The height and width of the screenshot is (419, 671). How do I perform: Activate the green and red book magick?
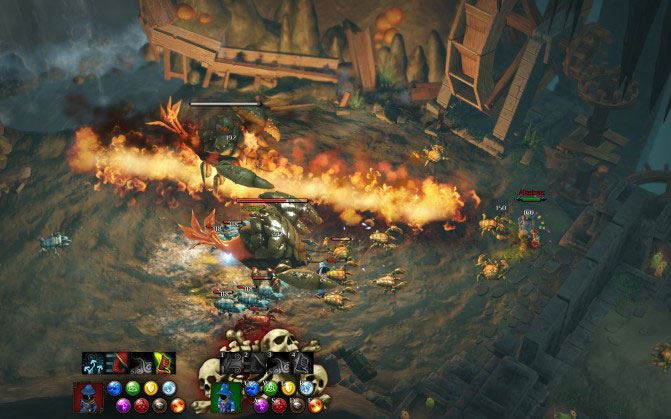coord(164,363)
